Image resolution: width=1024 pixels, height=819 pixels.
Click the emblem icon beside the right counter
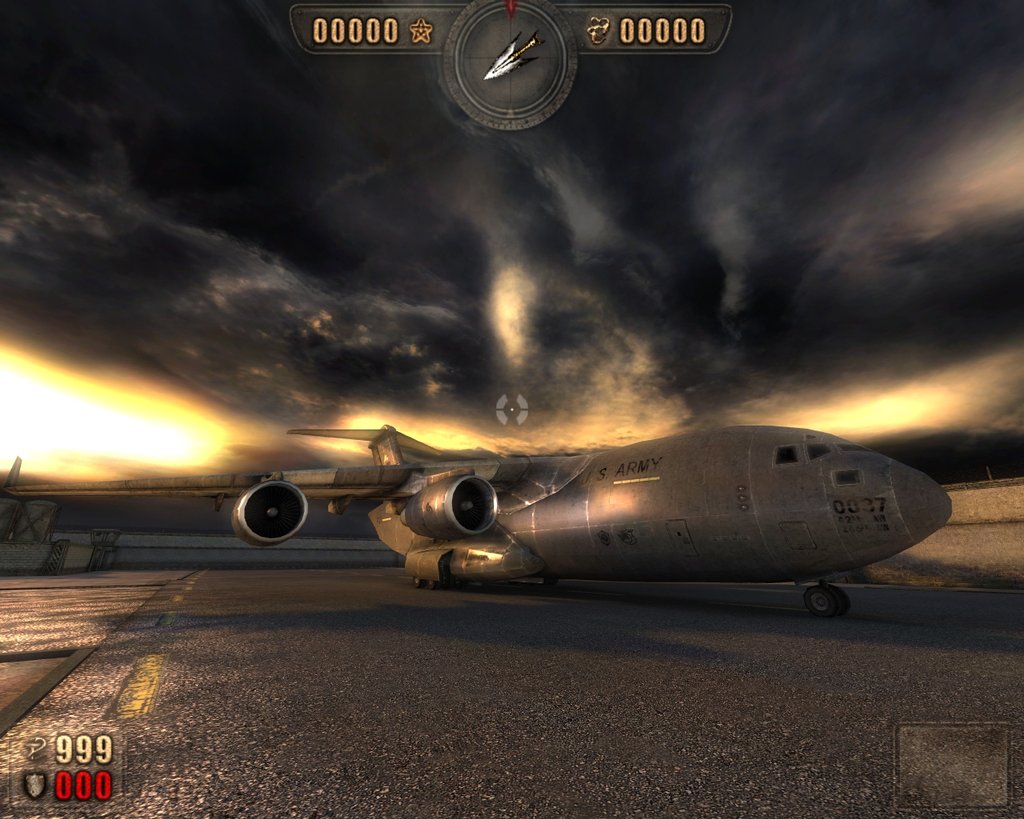click(598, 31)
